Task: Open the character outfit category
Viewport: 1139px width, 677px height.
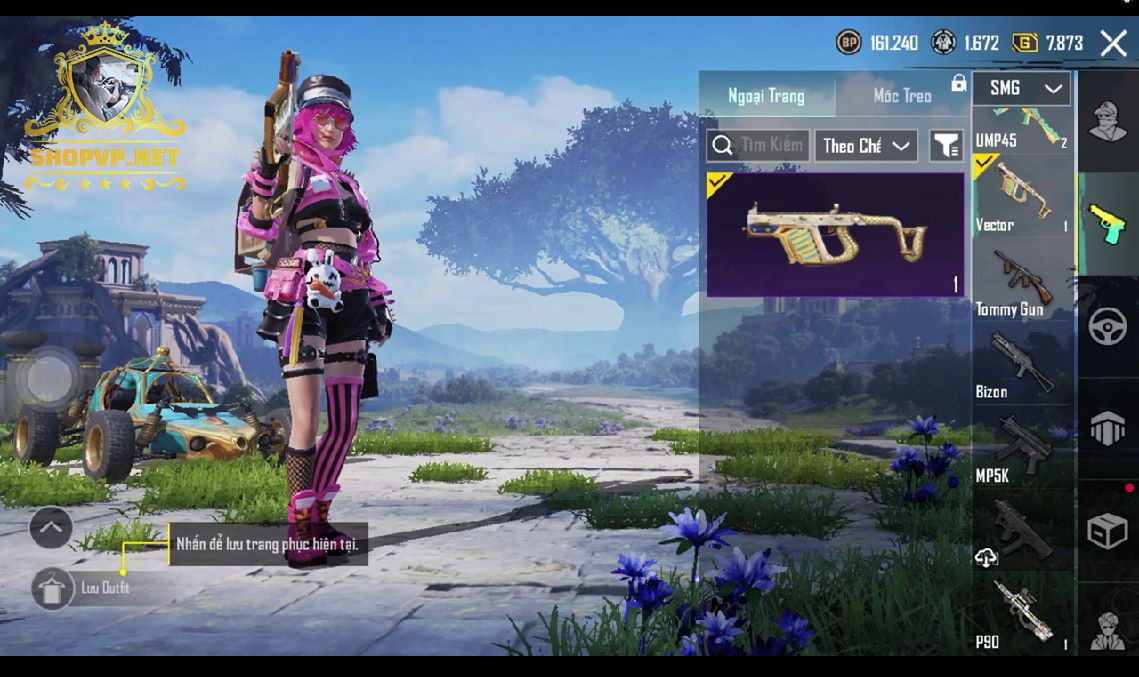Action: tap(1108, 122)
